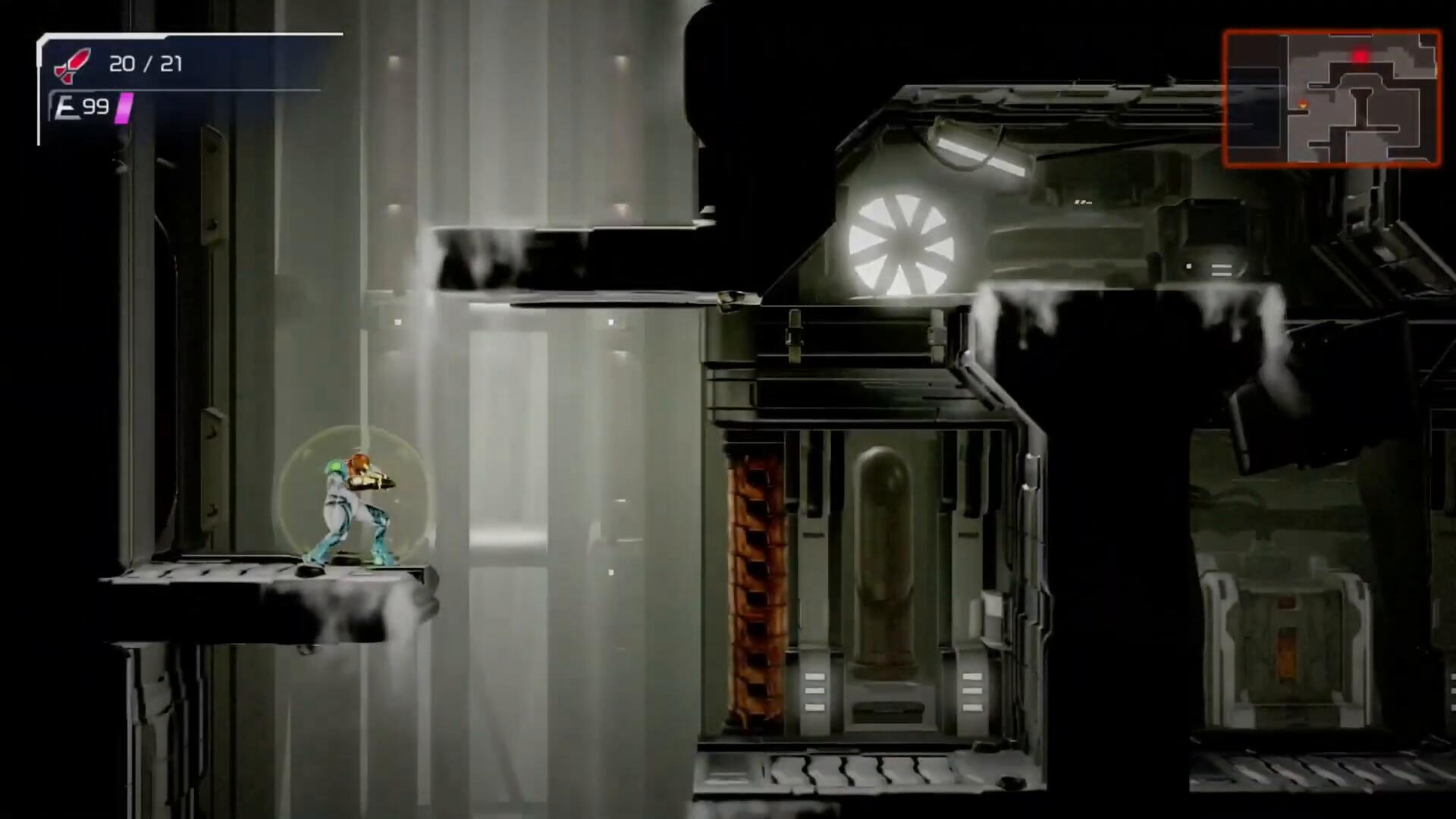1456x819 pixels.
Task: Select the red missile weapon icon
Action: point(72,64)
